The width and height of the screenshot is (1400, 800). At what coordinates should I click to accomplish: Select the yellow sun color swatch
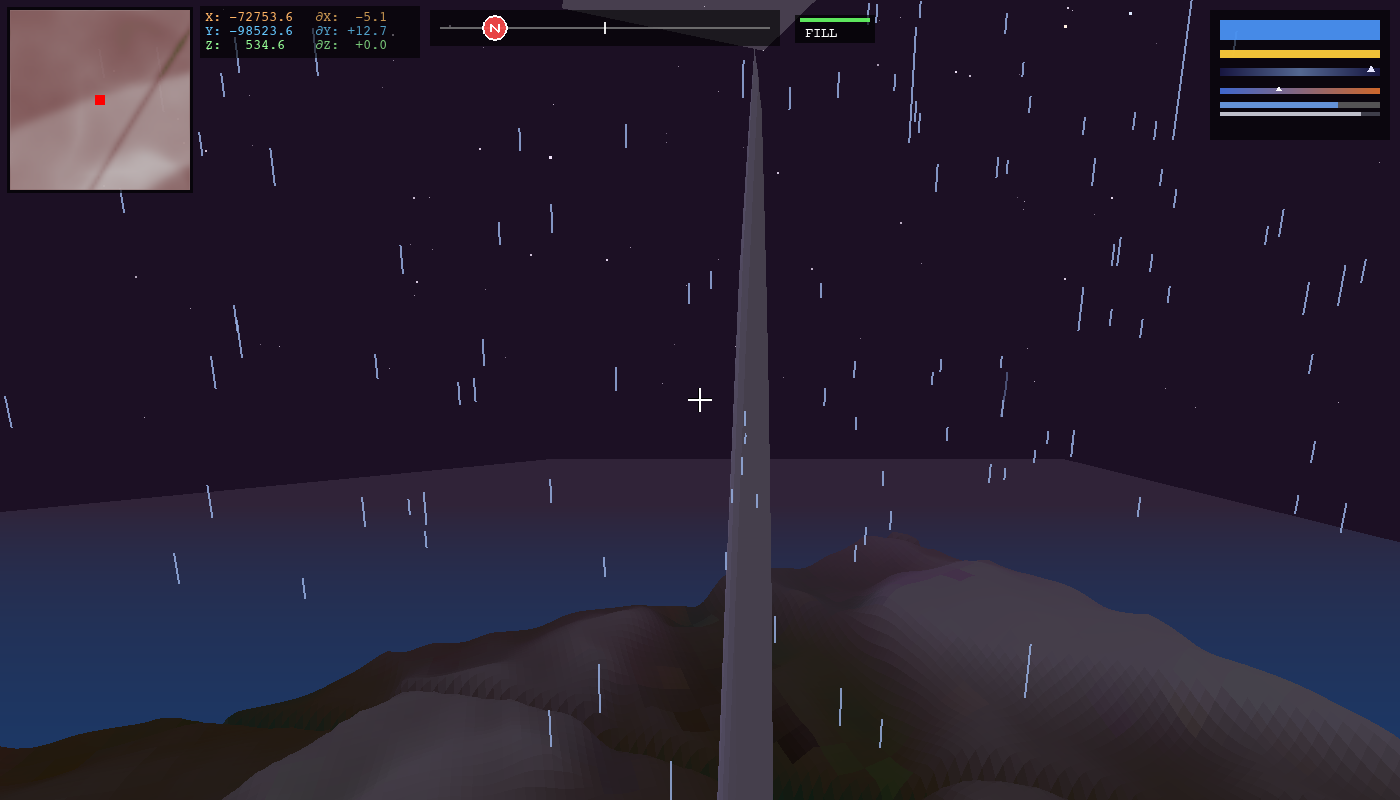click(x=1299, y=54)
